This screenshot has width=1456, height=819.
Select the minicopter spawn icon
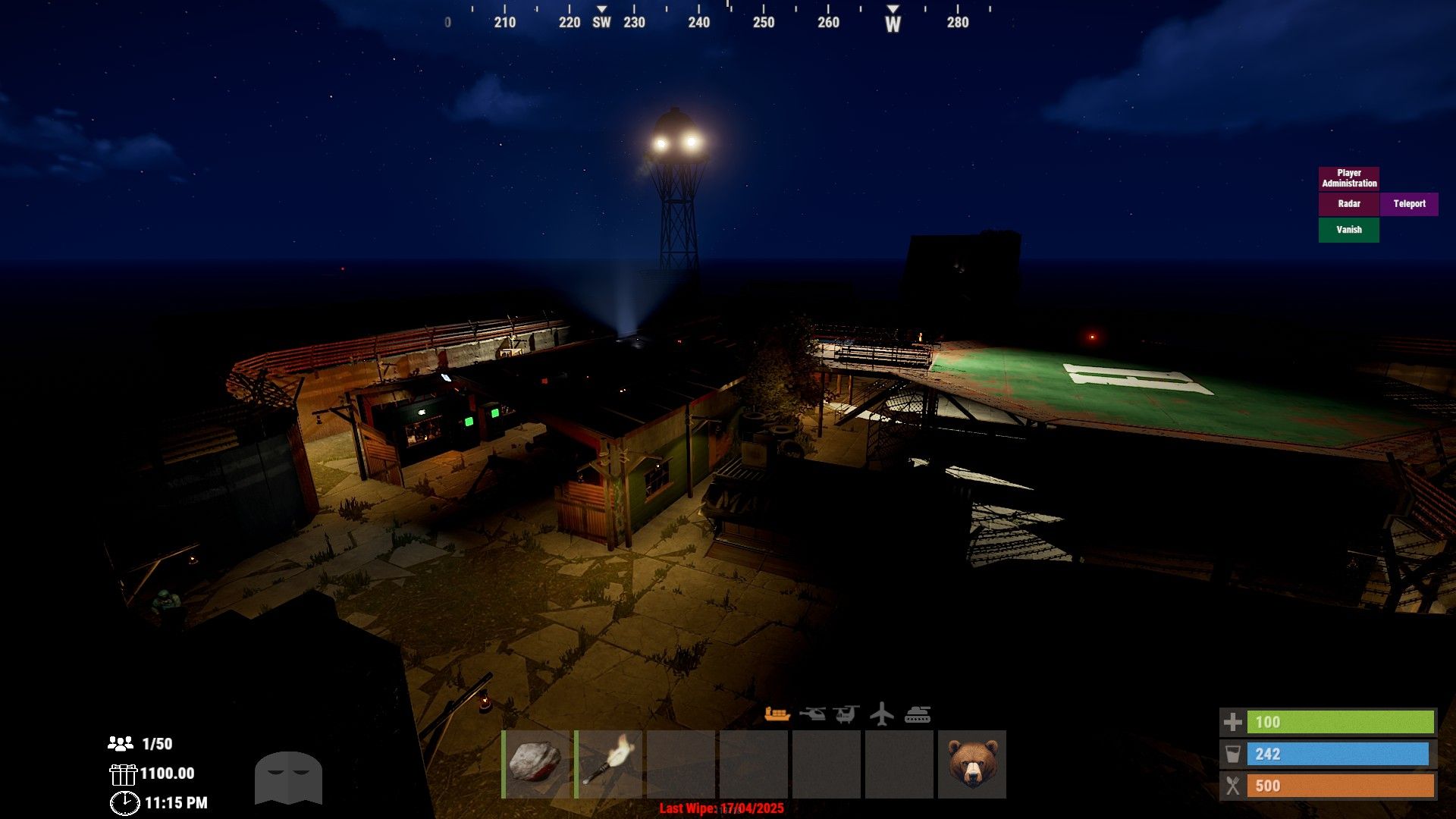coord(813,713)
